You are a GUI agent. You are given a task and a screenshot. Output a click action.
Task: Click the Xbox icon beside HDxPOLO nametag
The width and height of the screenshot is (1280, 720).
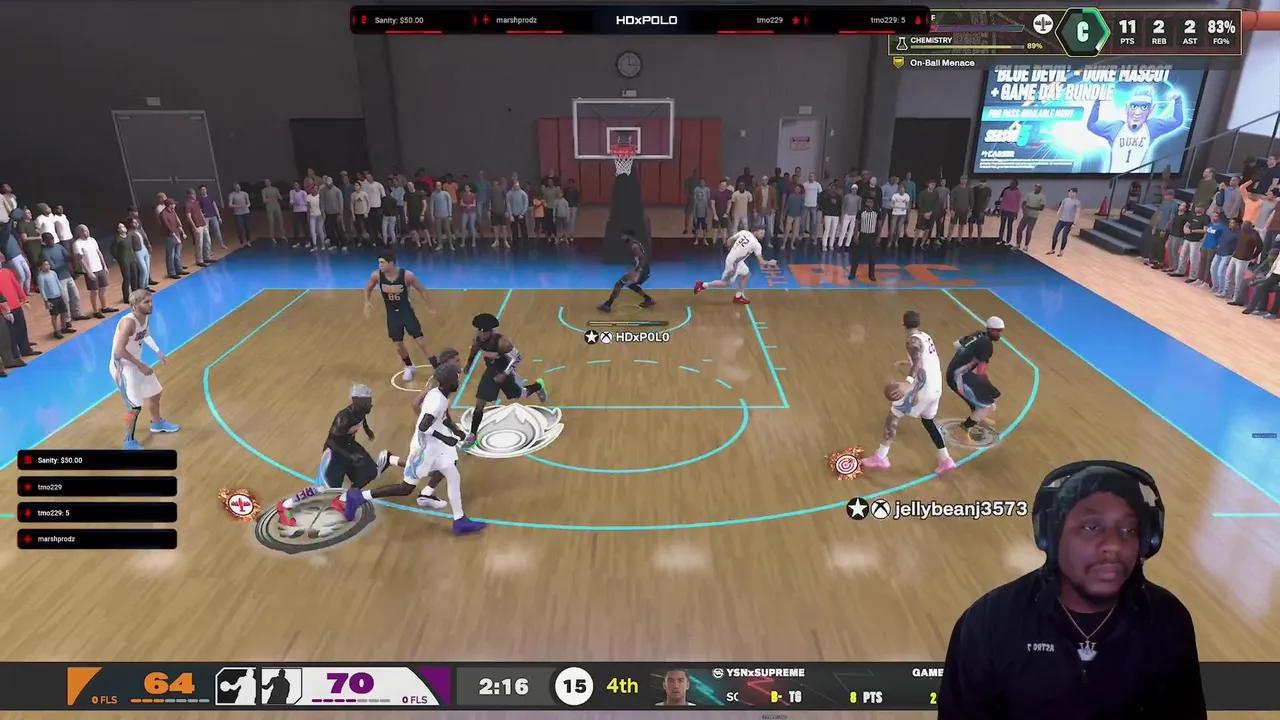tap(606, 337)
